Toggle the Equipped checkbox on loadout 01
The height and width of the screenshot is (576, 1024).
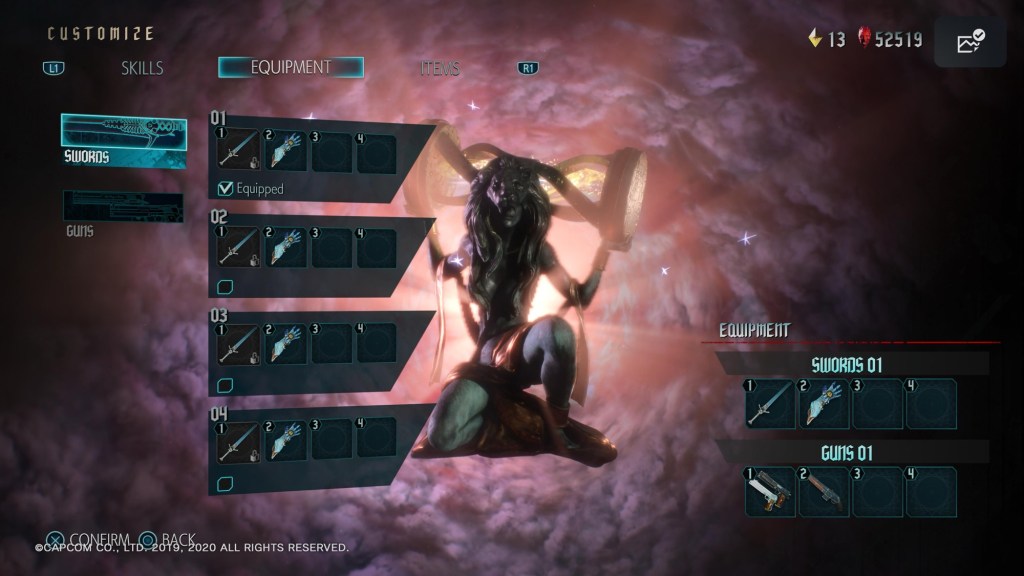(x=226, y=188)
